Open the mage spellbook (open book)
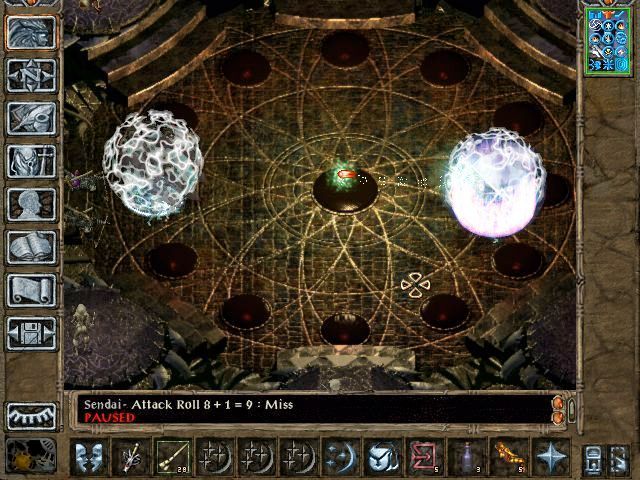 [x=31, y=247]
